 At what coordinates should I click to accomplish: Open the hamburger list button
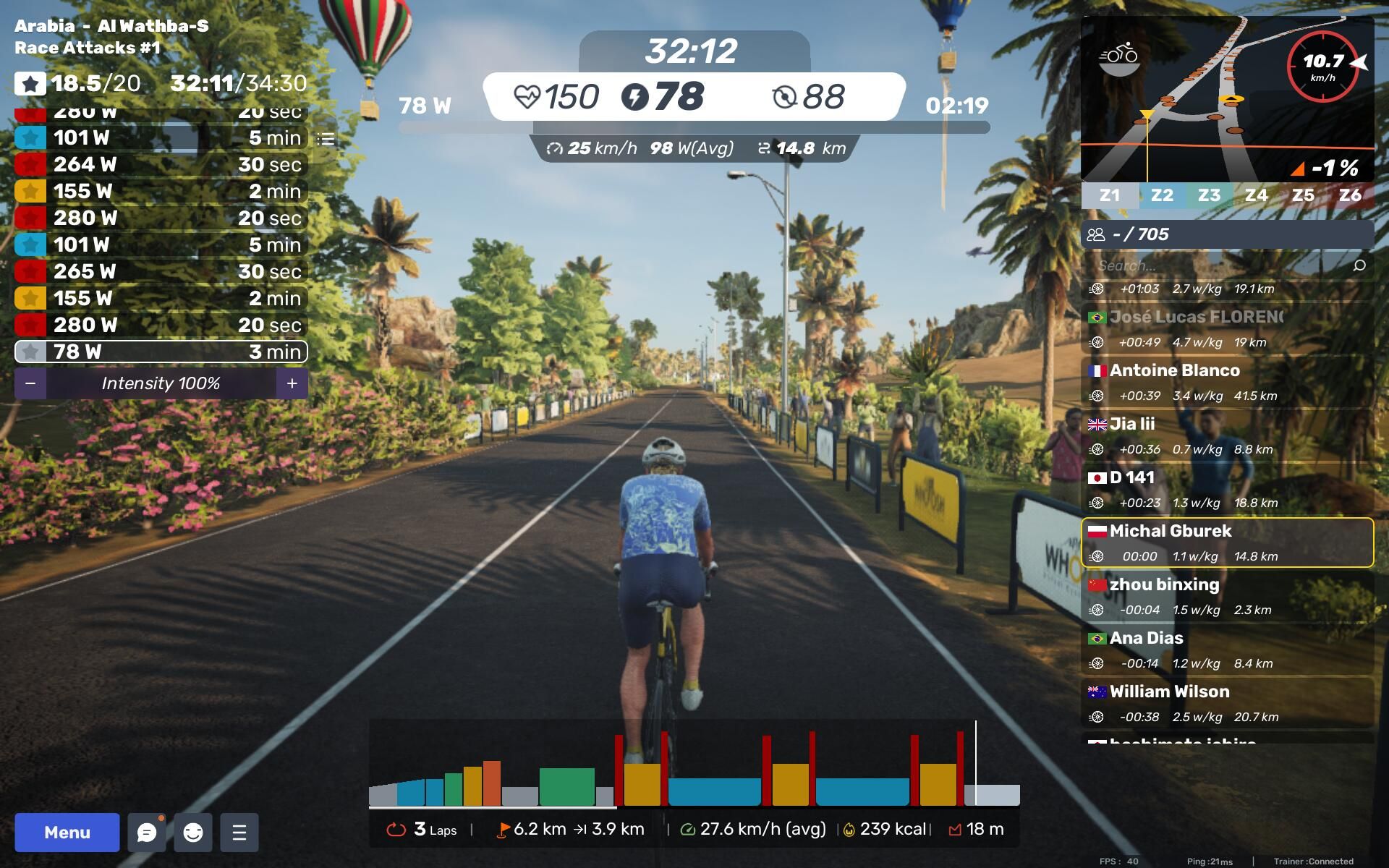pyautogui.click(x=239, y=832)
